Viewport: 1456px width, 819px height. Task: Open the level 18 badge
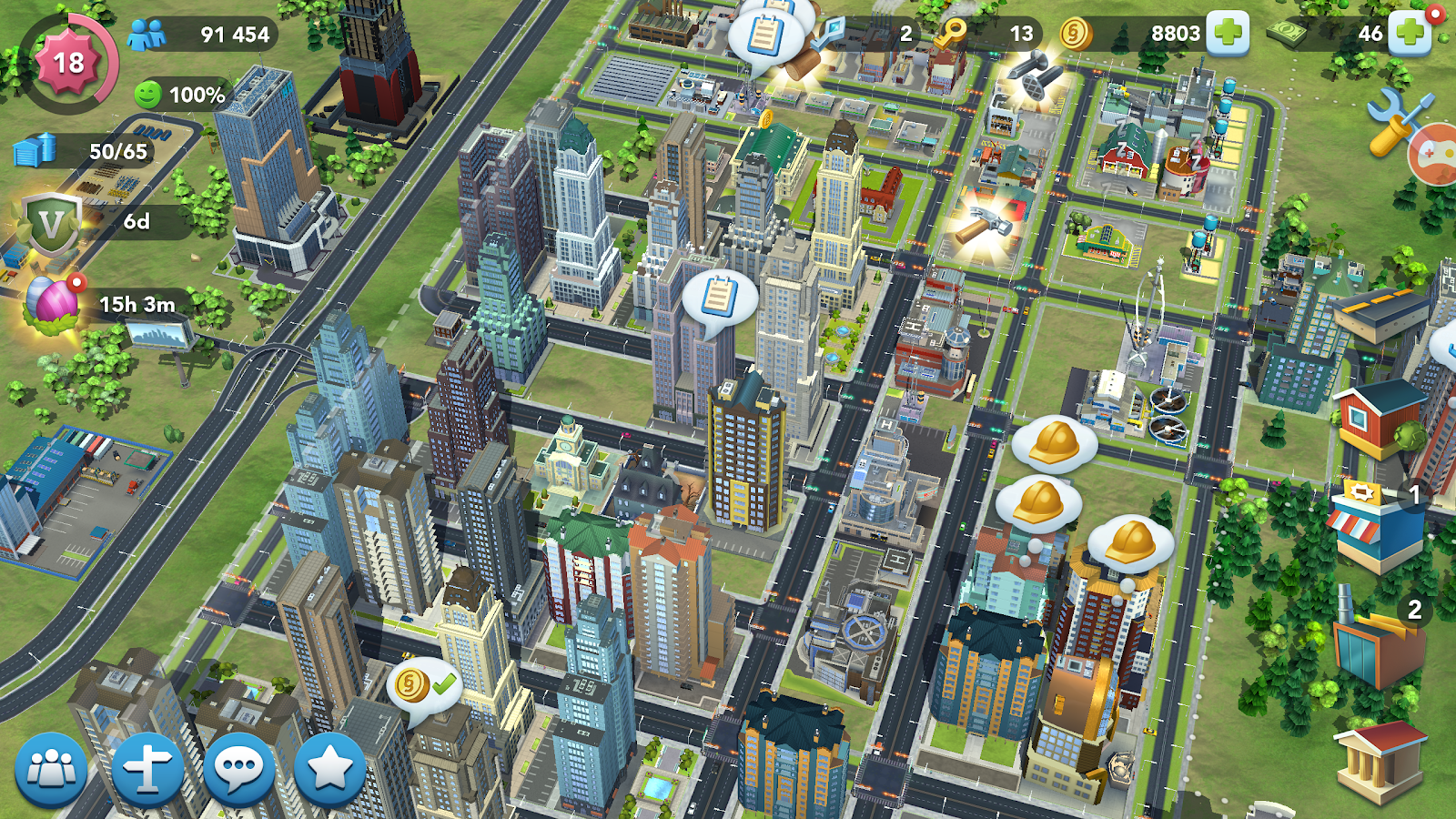click(x=68, y=63)
